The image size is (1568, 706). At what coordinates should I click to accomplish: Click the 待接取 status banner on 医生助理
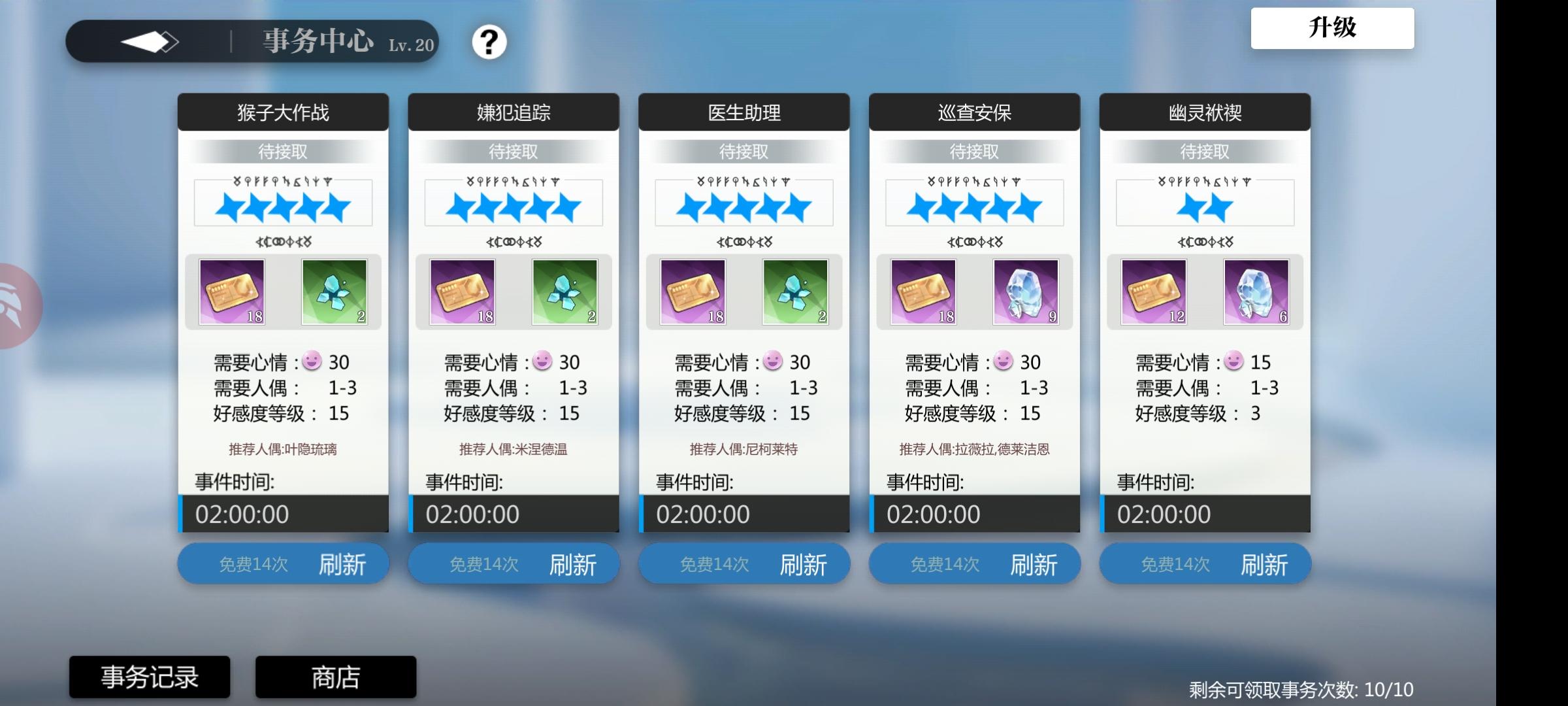click(744, 151)
